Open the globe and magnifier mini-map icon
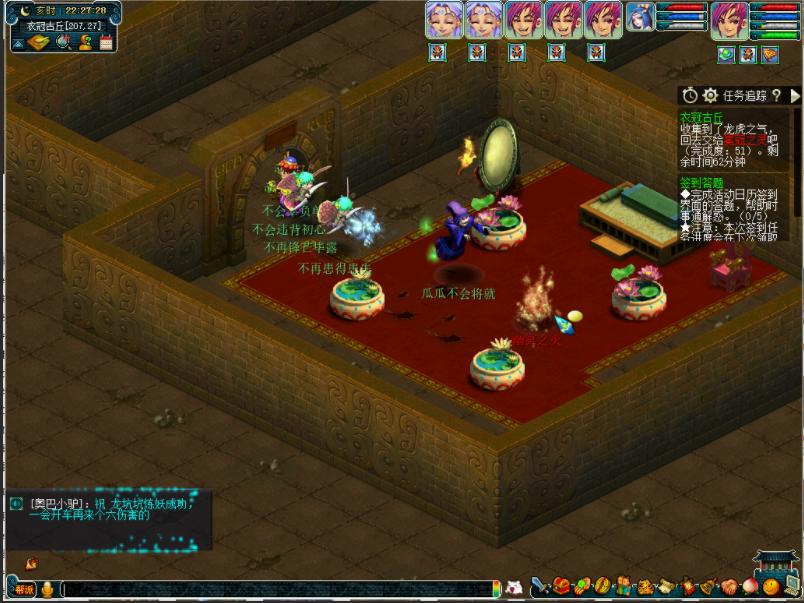The image size is (804, 603). [62, 42]
